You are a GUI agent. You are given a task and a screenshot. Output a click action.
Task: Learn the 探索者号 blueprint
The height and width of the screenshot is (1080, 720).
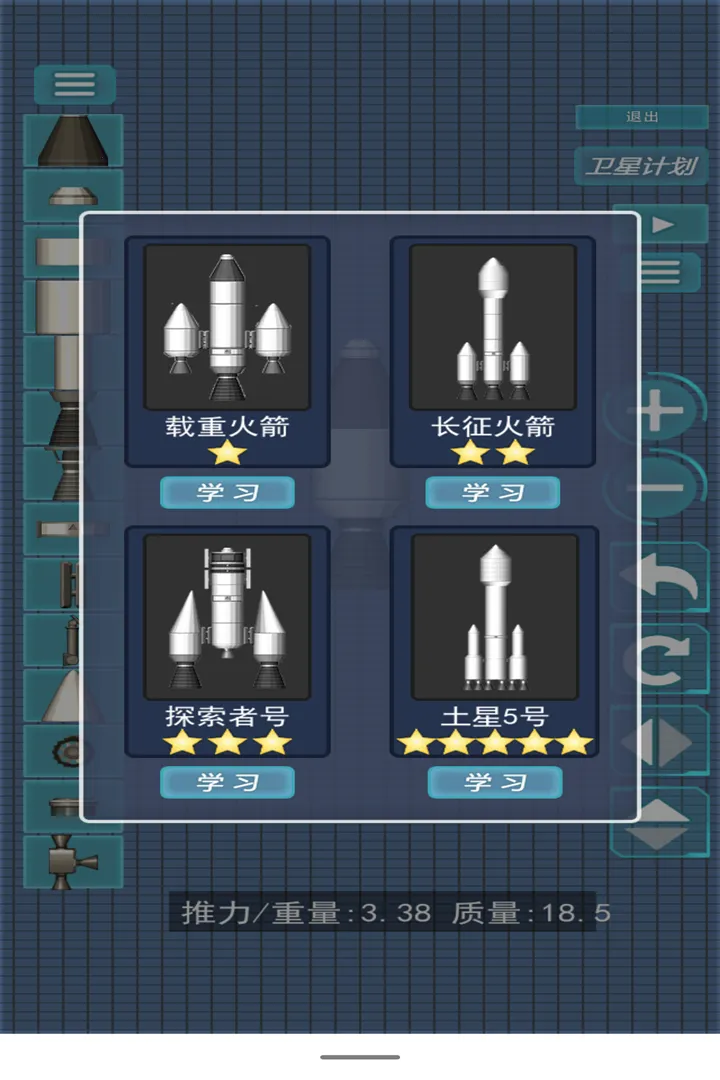coord(227,782)
